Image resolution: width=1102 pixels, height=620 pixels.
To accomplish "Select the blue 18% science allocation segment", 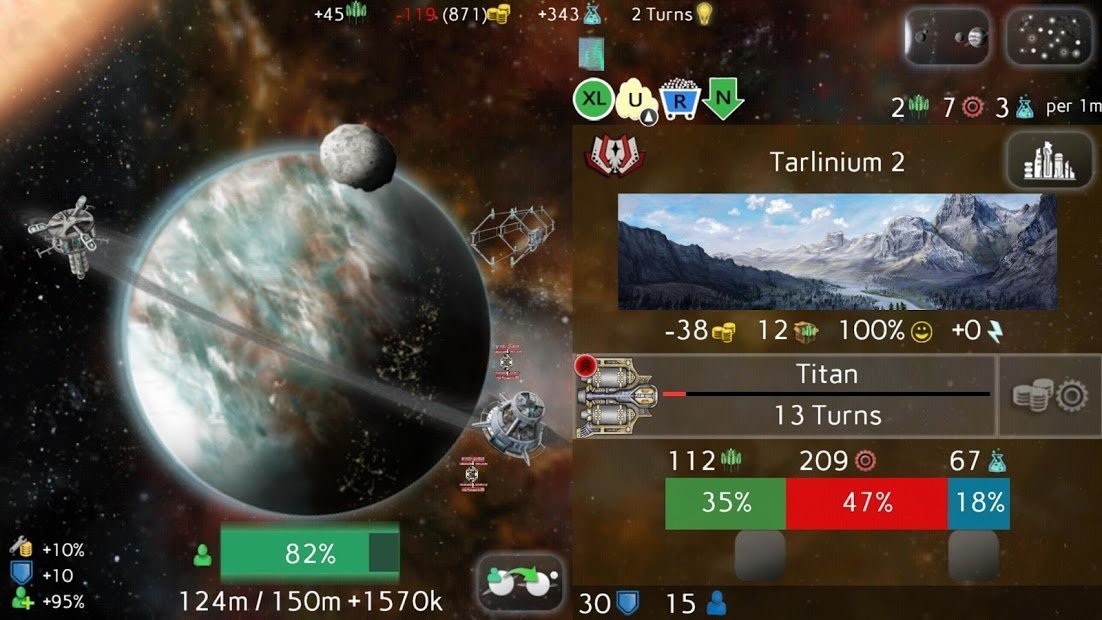I will coord(978,503).
